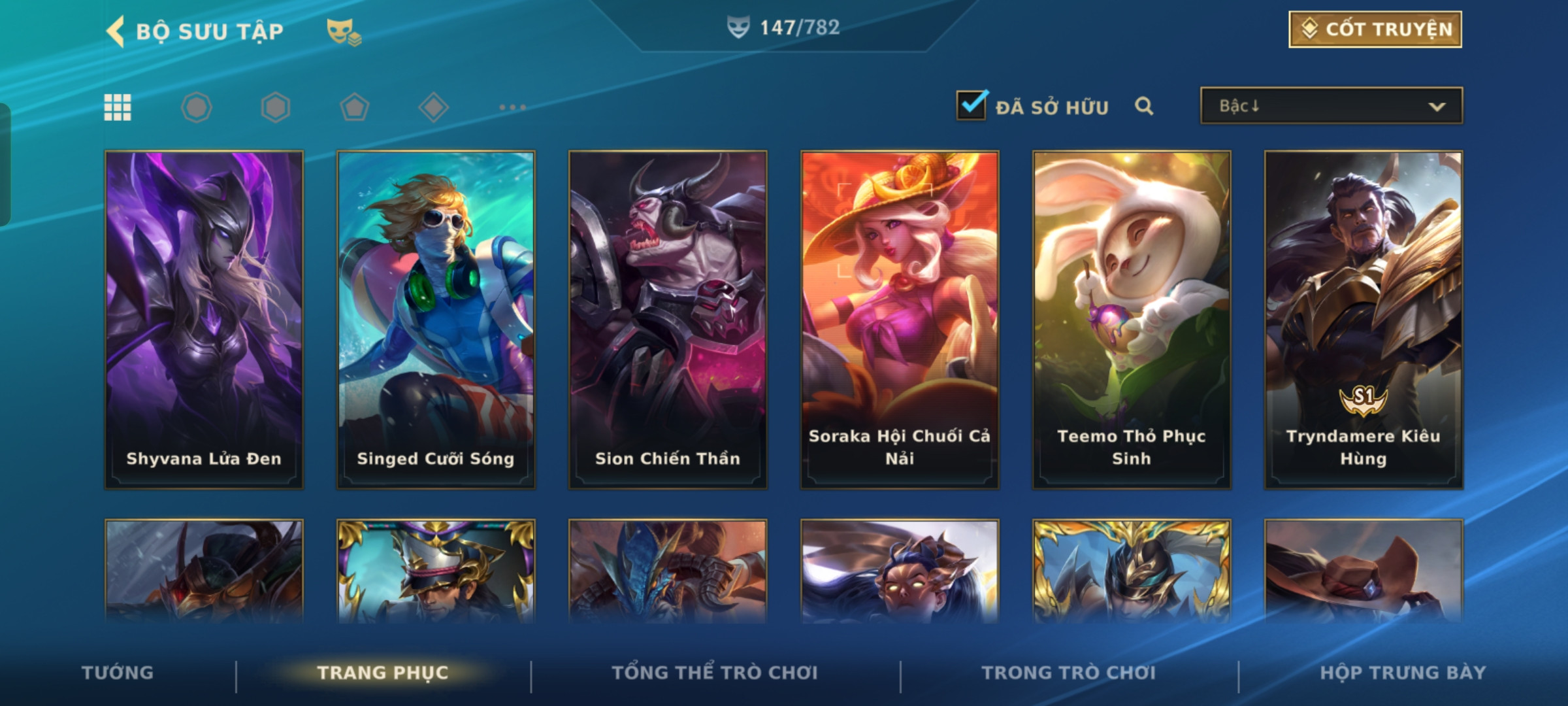
Task: Open the skin search magnifier
Action: (1144, 106)
